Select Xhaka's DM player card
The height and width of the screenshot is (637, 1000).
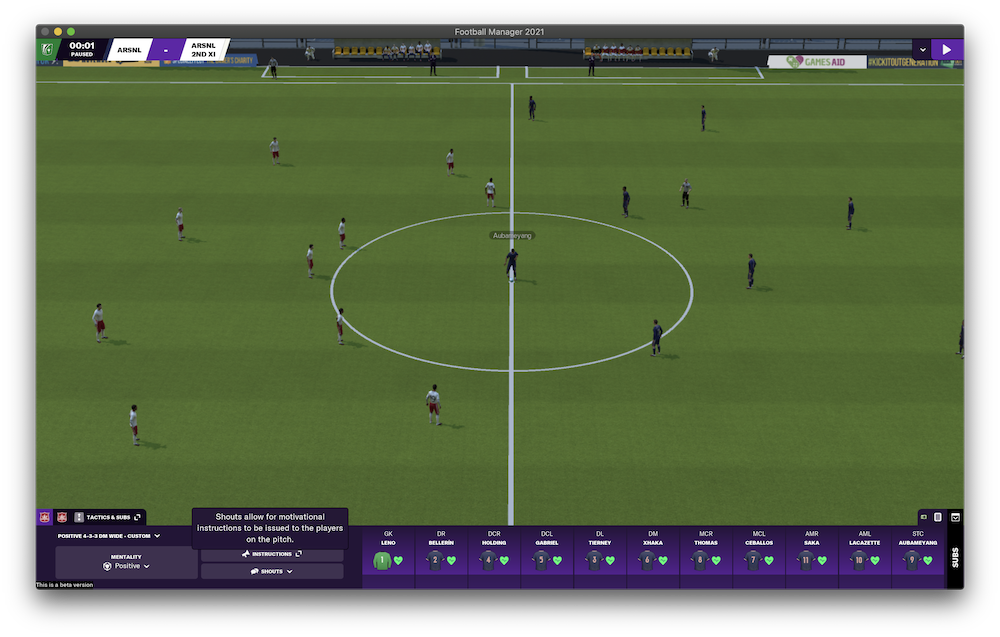click(653, 553)
